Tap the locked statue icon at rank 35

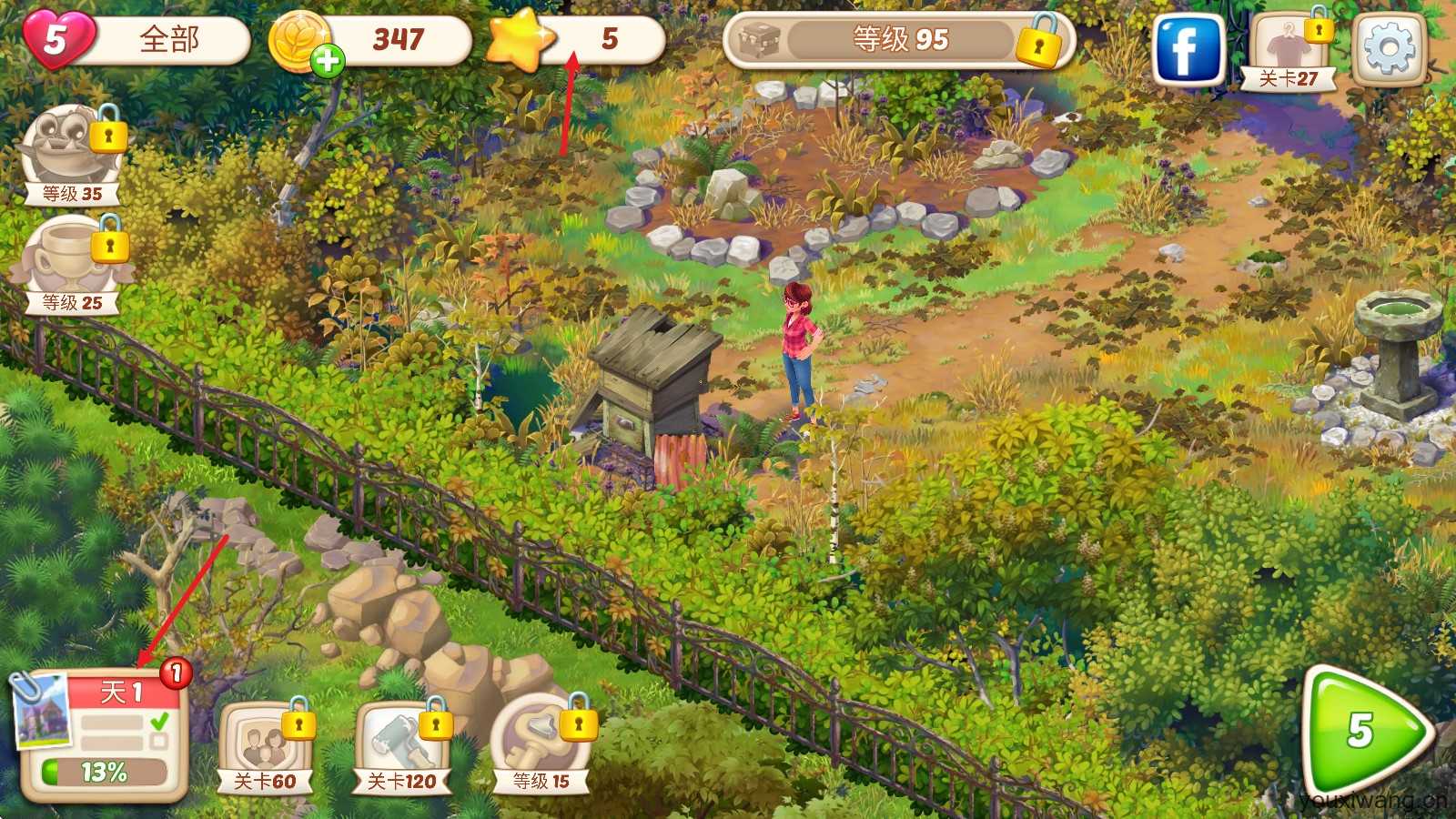[x=72, y=153]
